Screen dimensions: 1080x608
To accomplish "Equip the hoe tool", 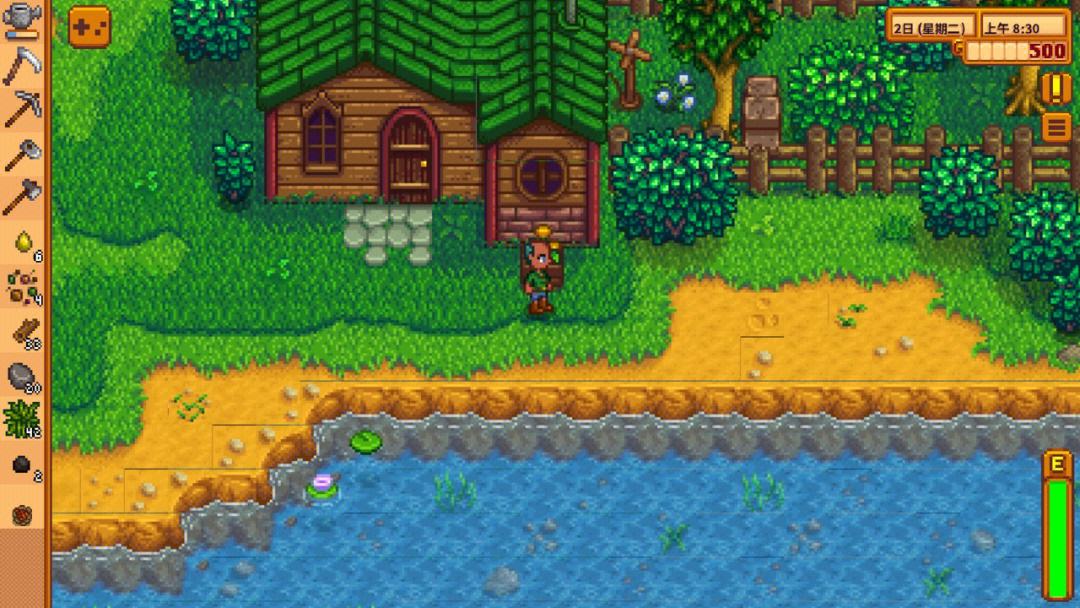I will (x=22, y=196).
